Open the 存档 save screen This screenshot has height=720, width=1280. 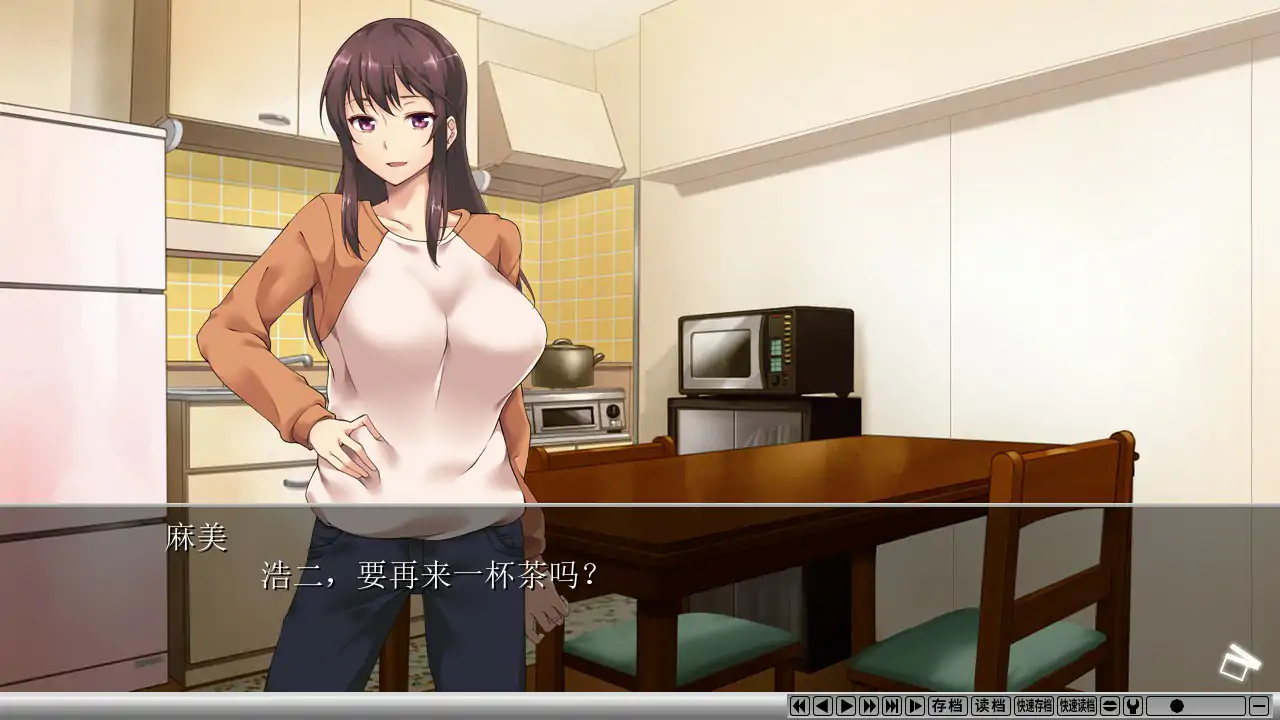click(948, 708)
